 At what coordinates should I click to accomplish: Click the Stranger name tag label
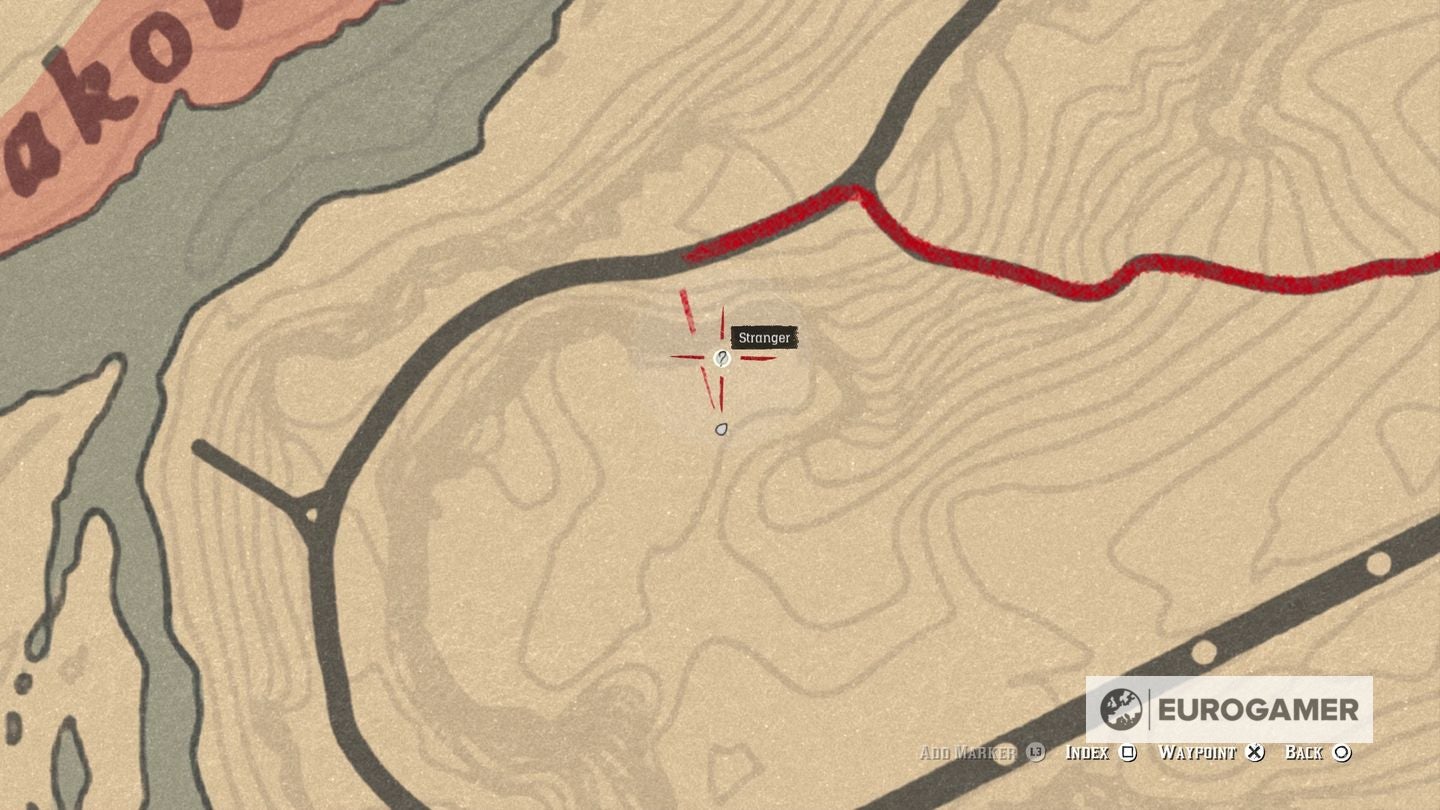click(x=765, y=338)
